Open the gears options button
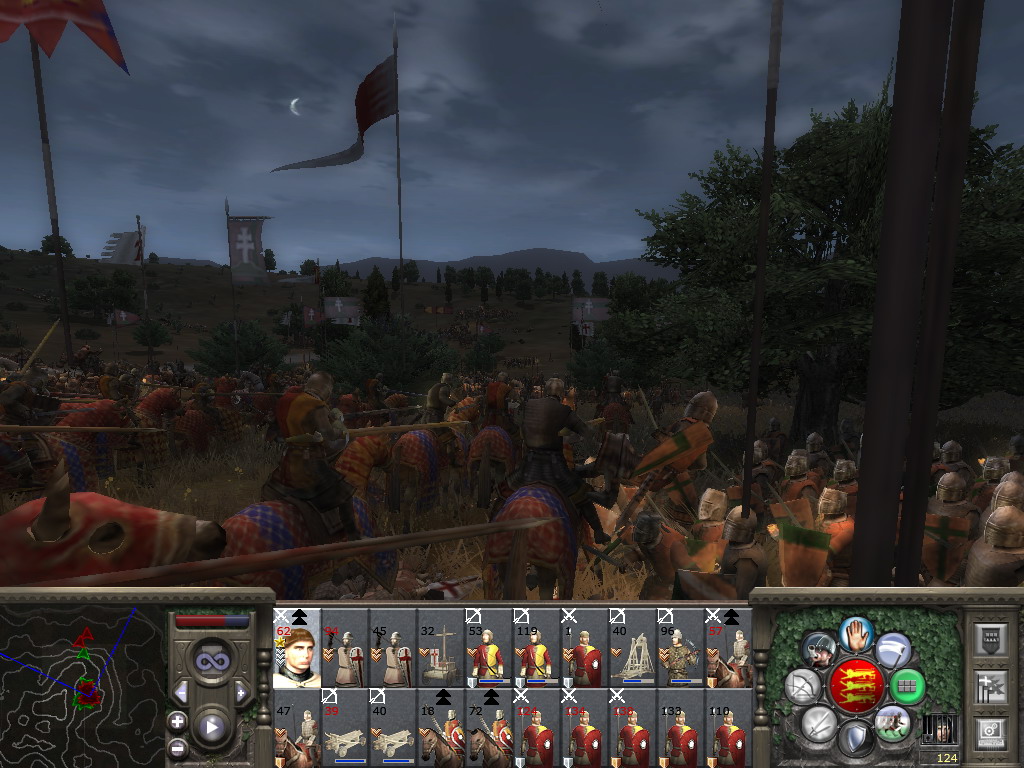Screen dimensions: 1024x768 991,732
